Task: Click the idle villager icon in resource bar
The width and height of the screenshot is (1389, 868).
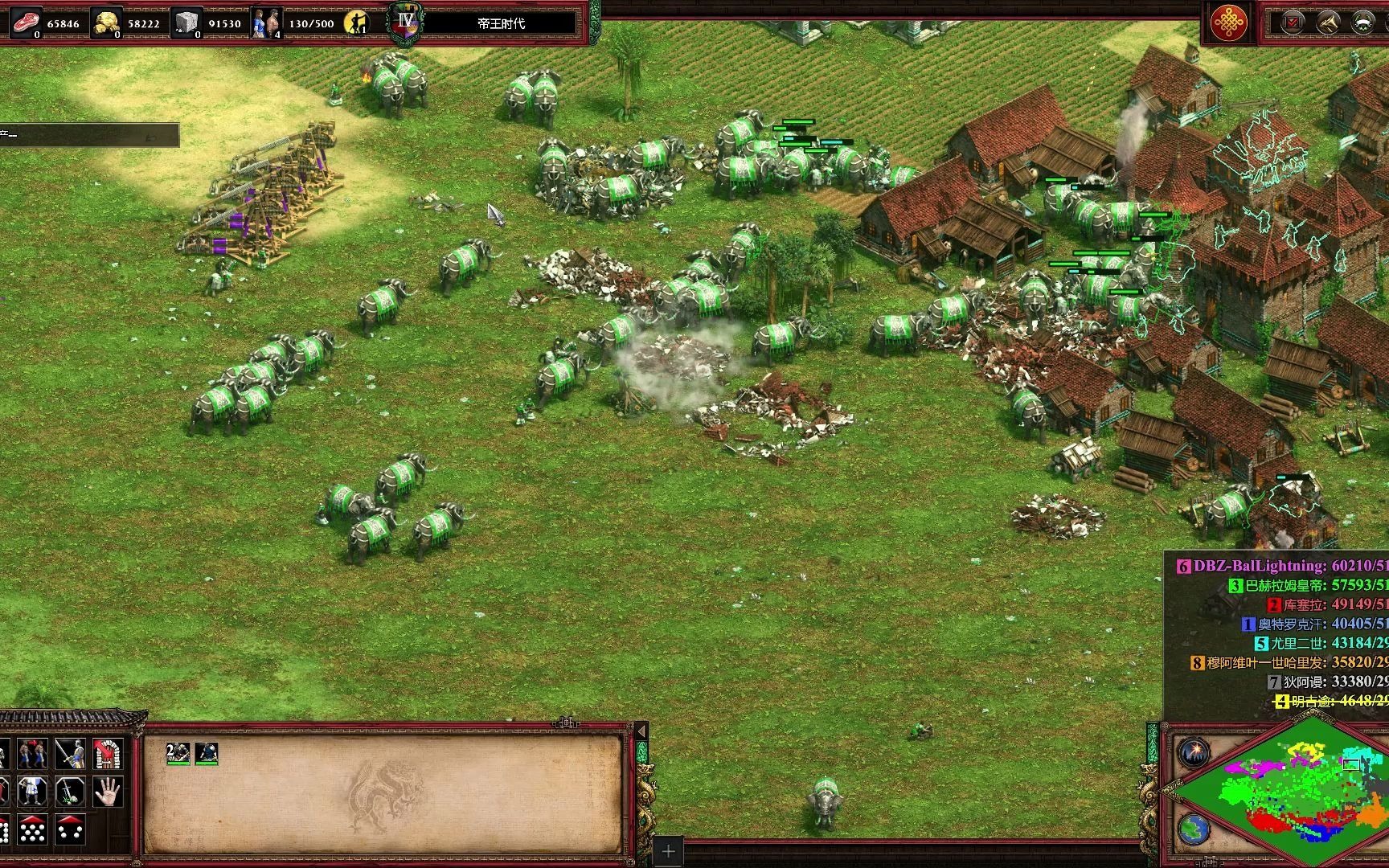Action: (x=354, y=23)
